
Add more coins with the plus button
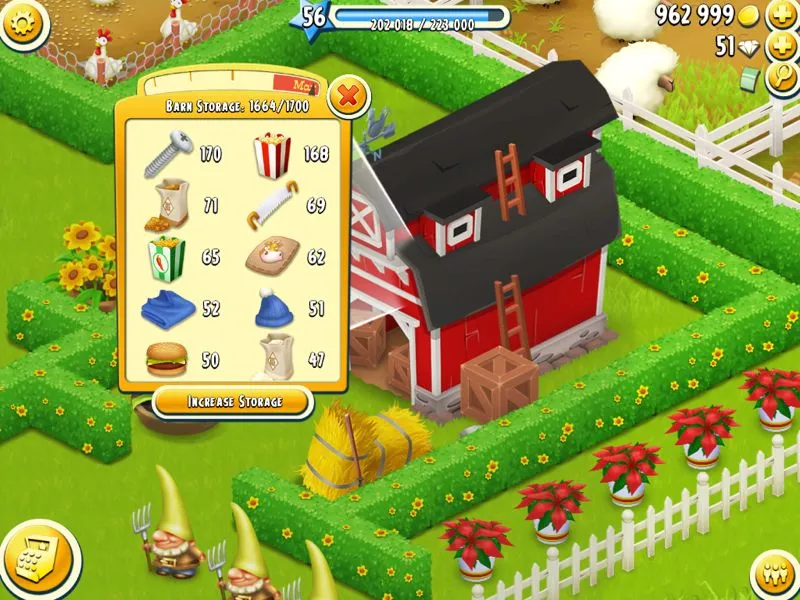(x=781, y=16)
